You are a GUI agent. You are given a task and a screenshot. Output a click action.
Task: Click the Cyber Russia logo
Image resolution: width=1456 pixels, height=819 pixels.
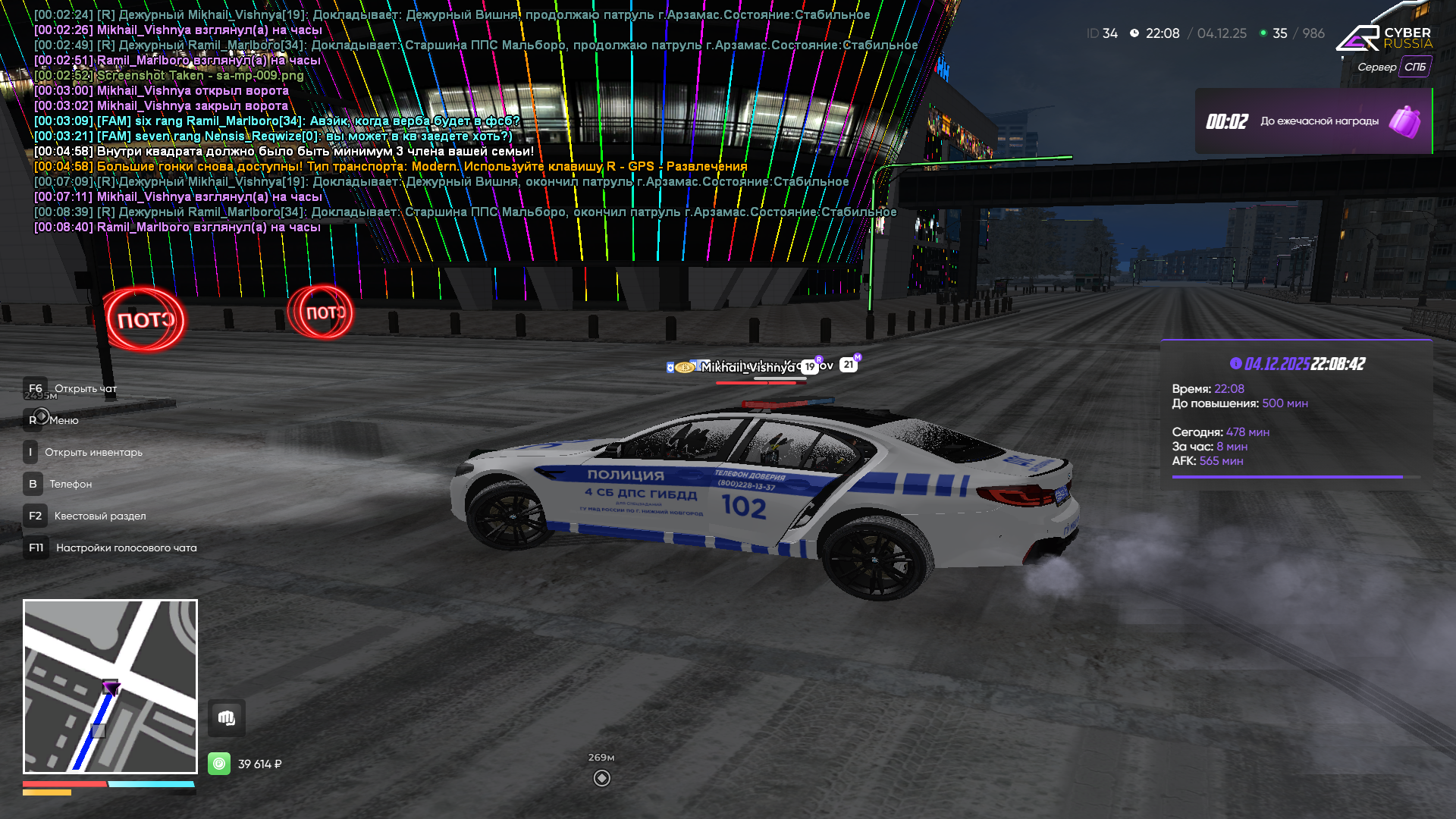click(x=1383, y=38)
